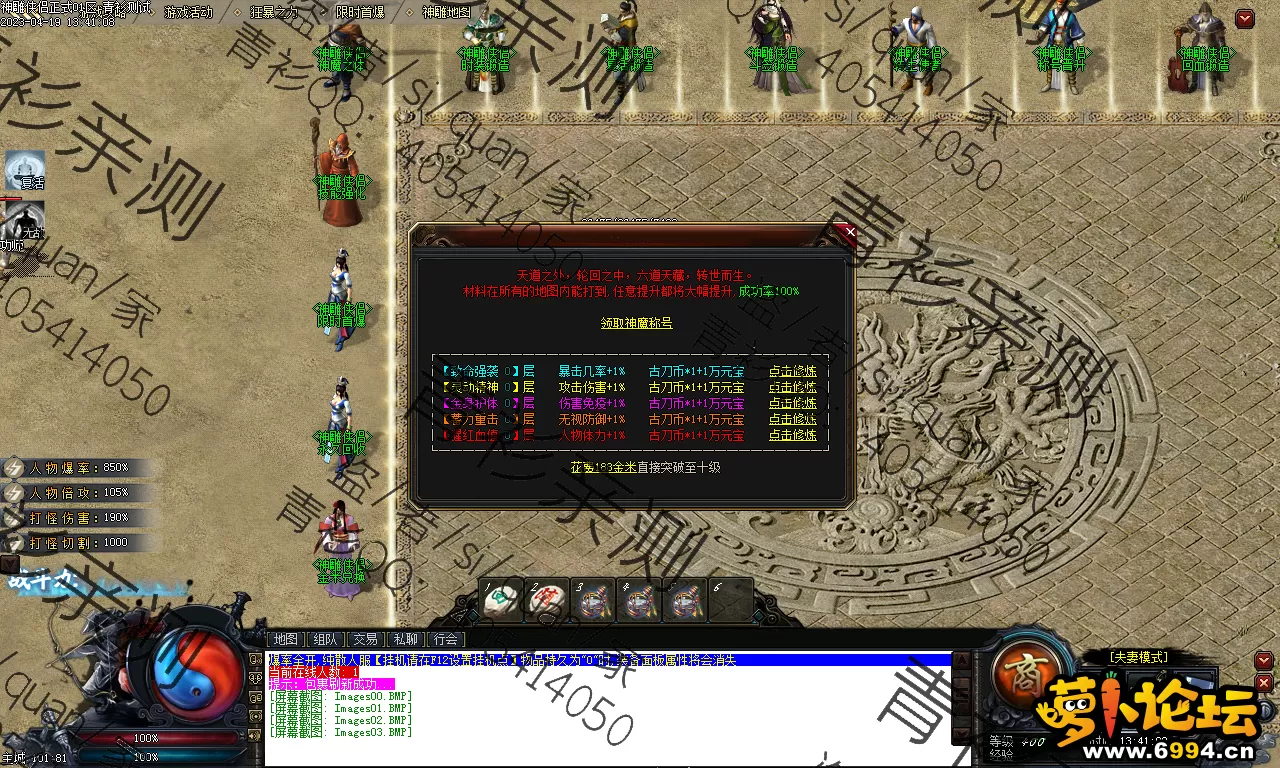Screen dimensions: 1280x768
Task: Switch to the 组队 tab
Action: (326, 639)
